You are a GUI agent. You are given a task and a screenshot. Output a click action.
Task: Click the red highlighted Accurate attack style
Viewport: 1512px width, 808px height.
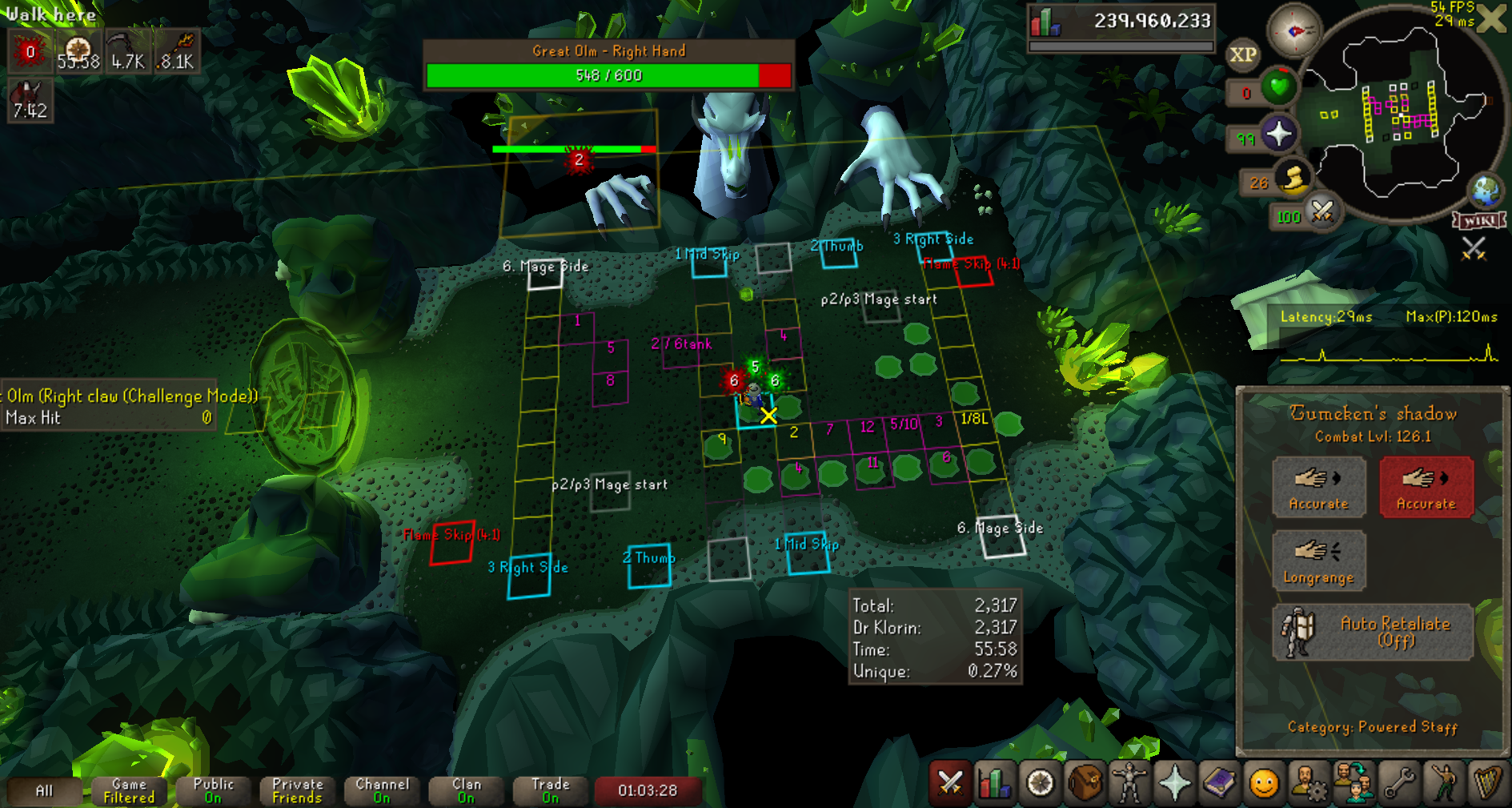pyautogui.click(x=1426, y=487)
